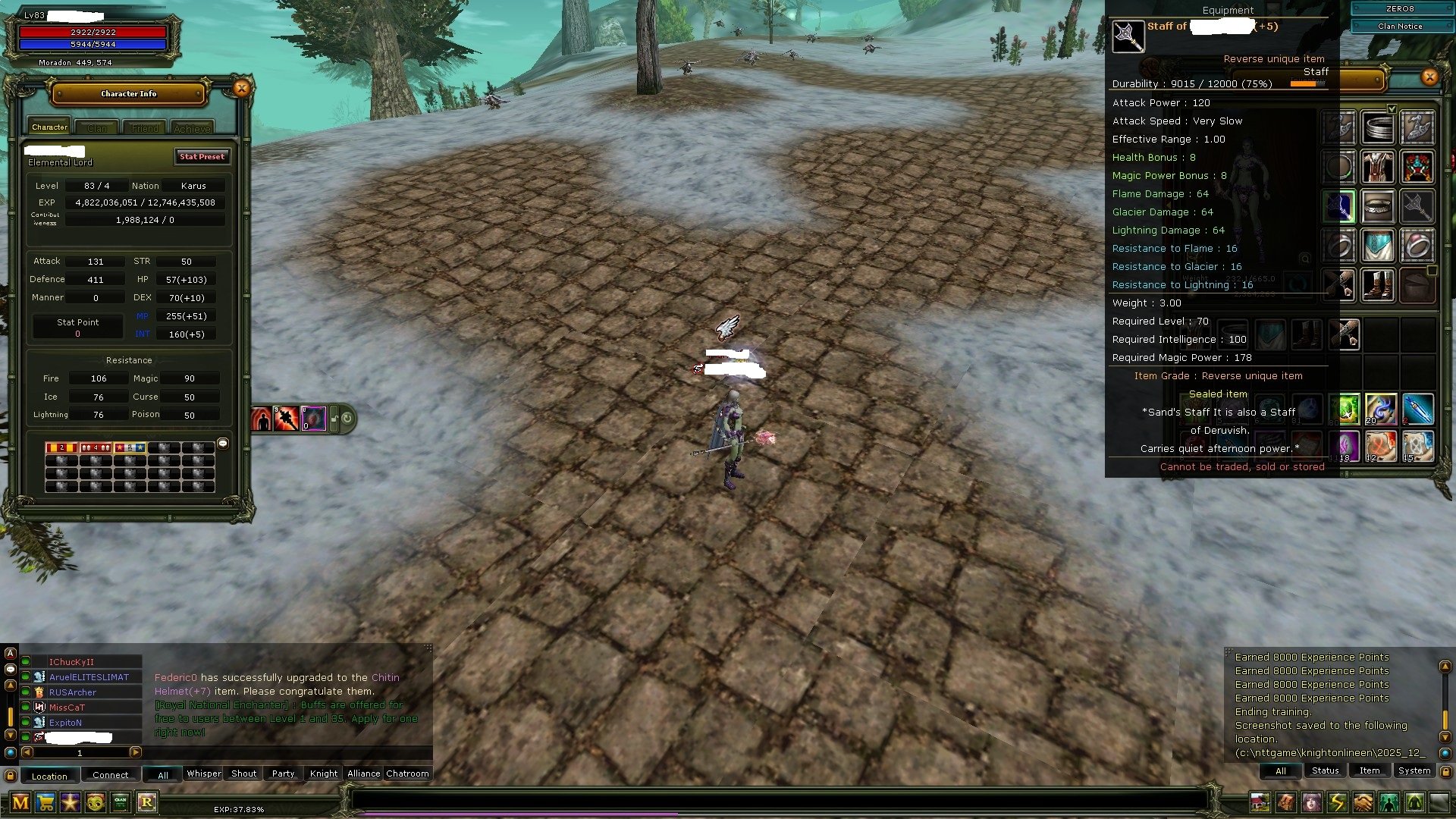Select the golden star premium icon
1456x819 pixels.
70,802
